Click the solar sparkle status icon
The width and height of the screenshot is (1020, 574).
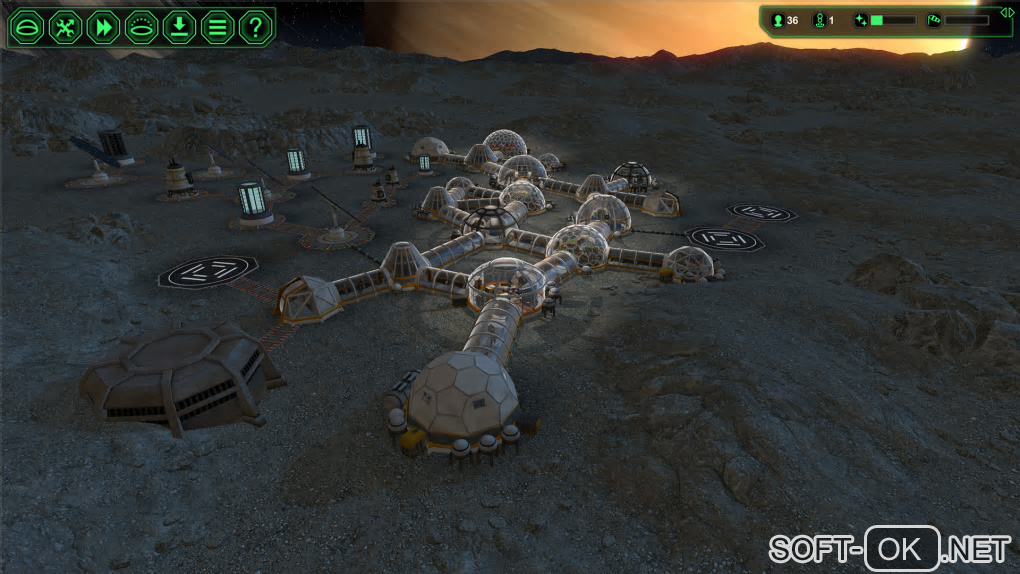tap(861, 20)
